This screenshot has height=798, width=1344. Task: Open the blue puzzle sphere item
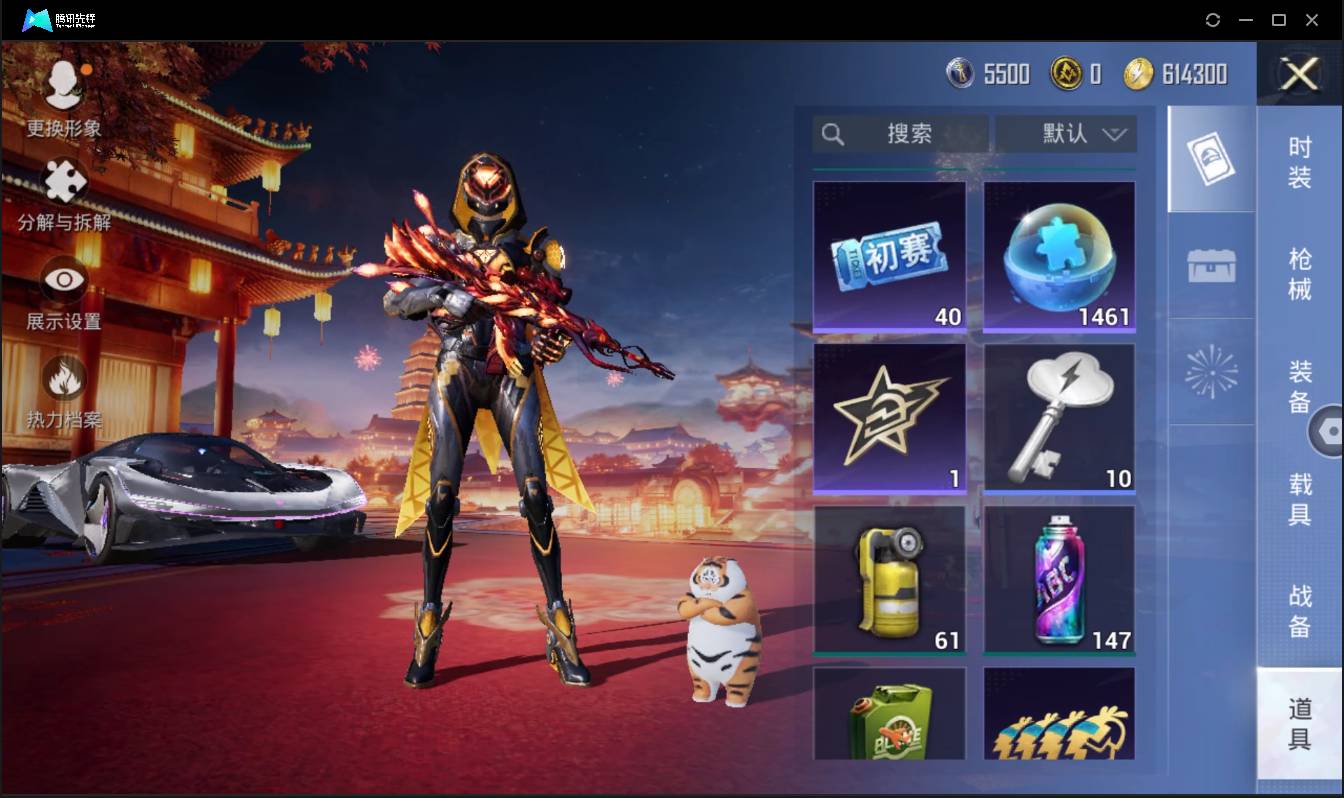1059,255
